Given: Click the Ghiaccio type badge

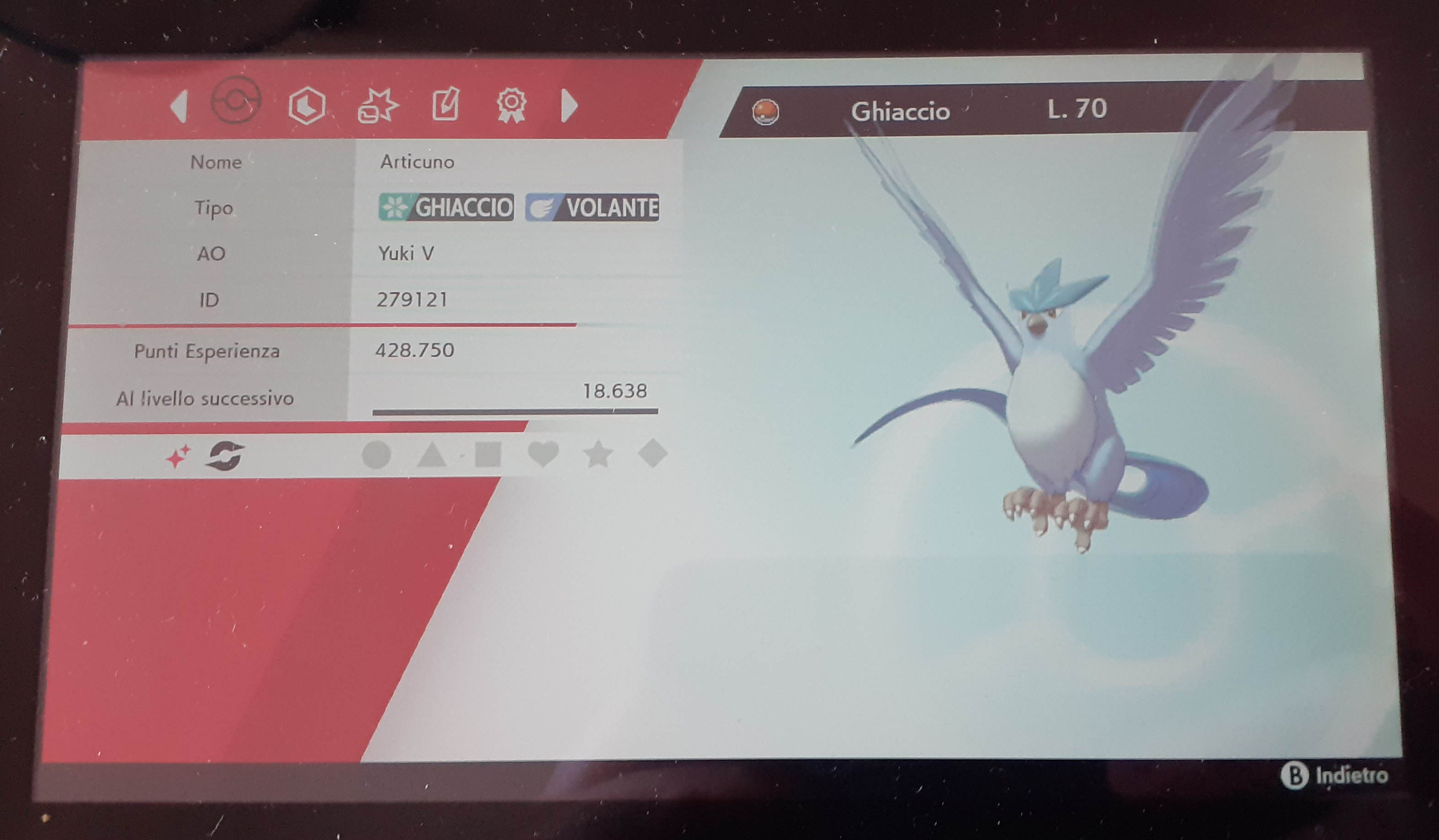Looking at the screenshot, I should pyautogui.click(x=446, y=207).
